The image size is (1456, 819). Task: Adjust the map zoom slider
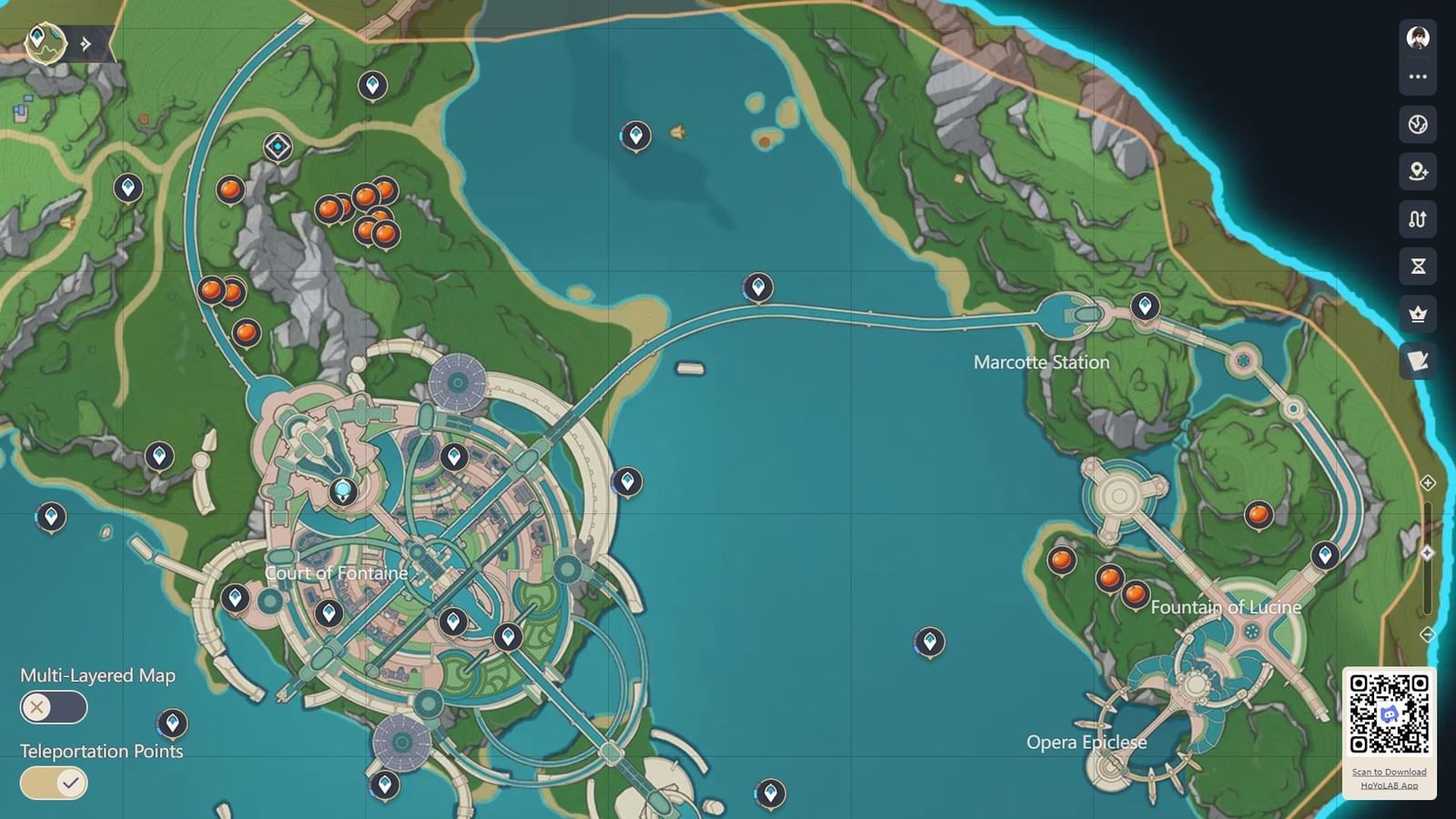1427,551
